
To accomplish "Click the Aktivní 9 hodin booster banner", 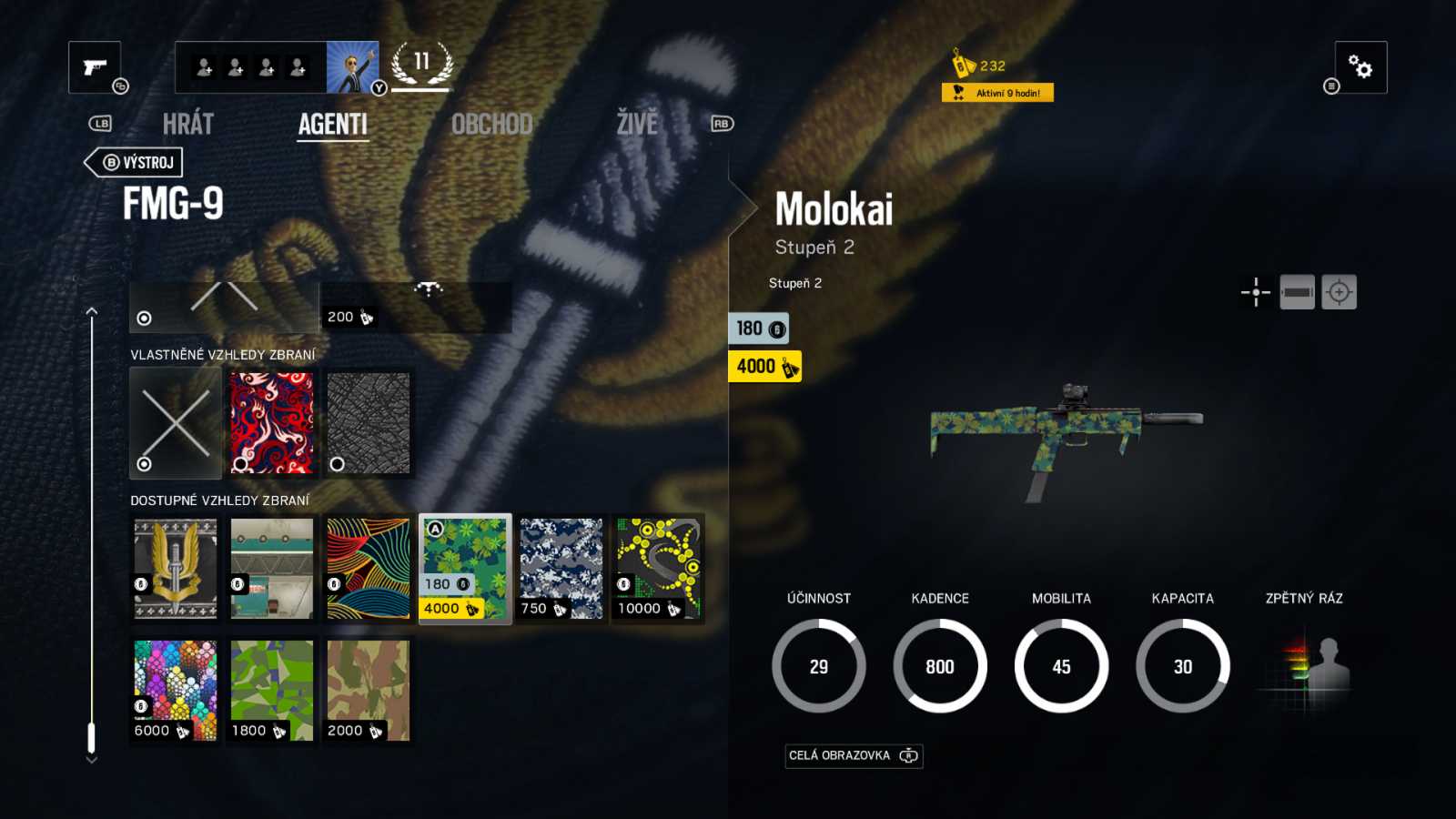I will [999, 92].
